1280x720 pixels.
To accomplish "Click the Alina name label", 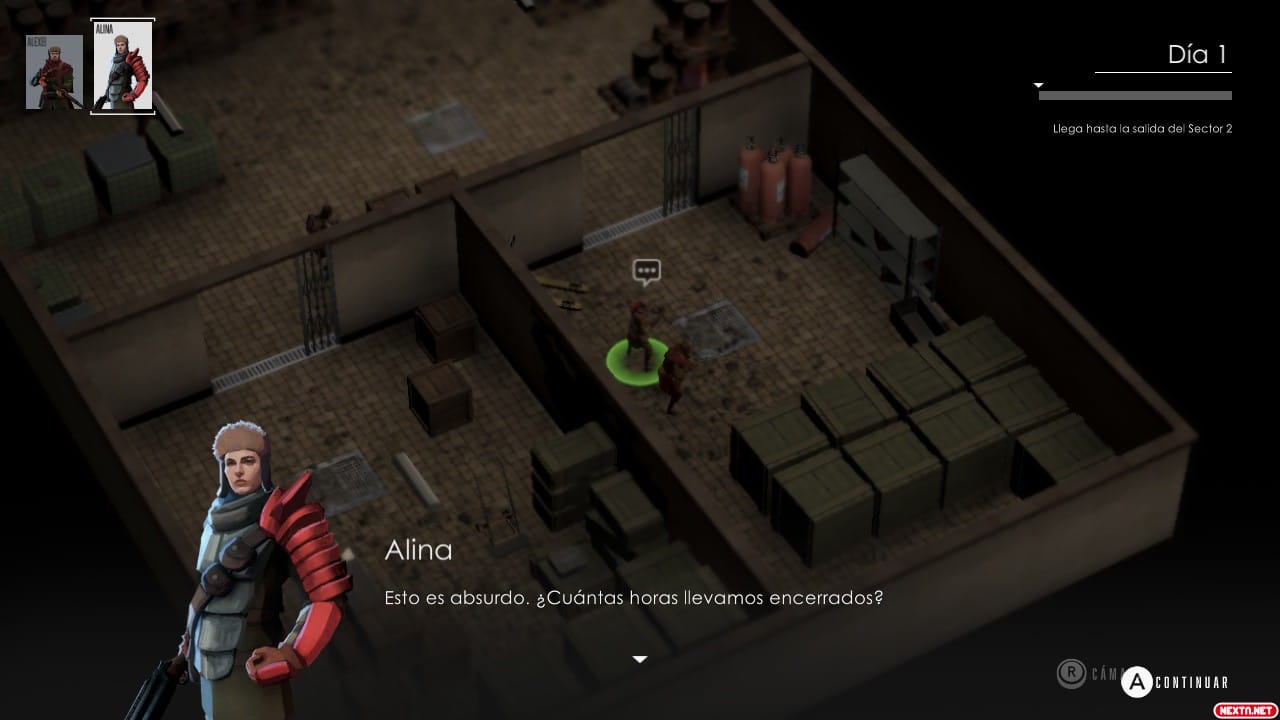I will 417,549.
